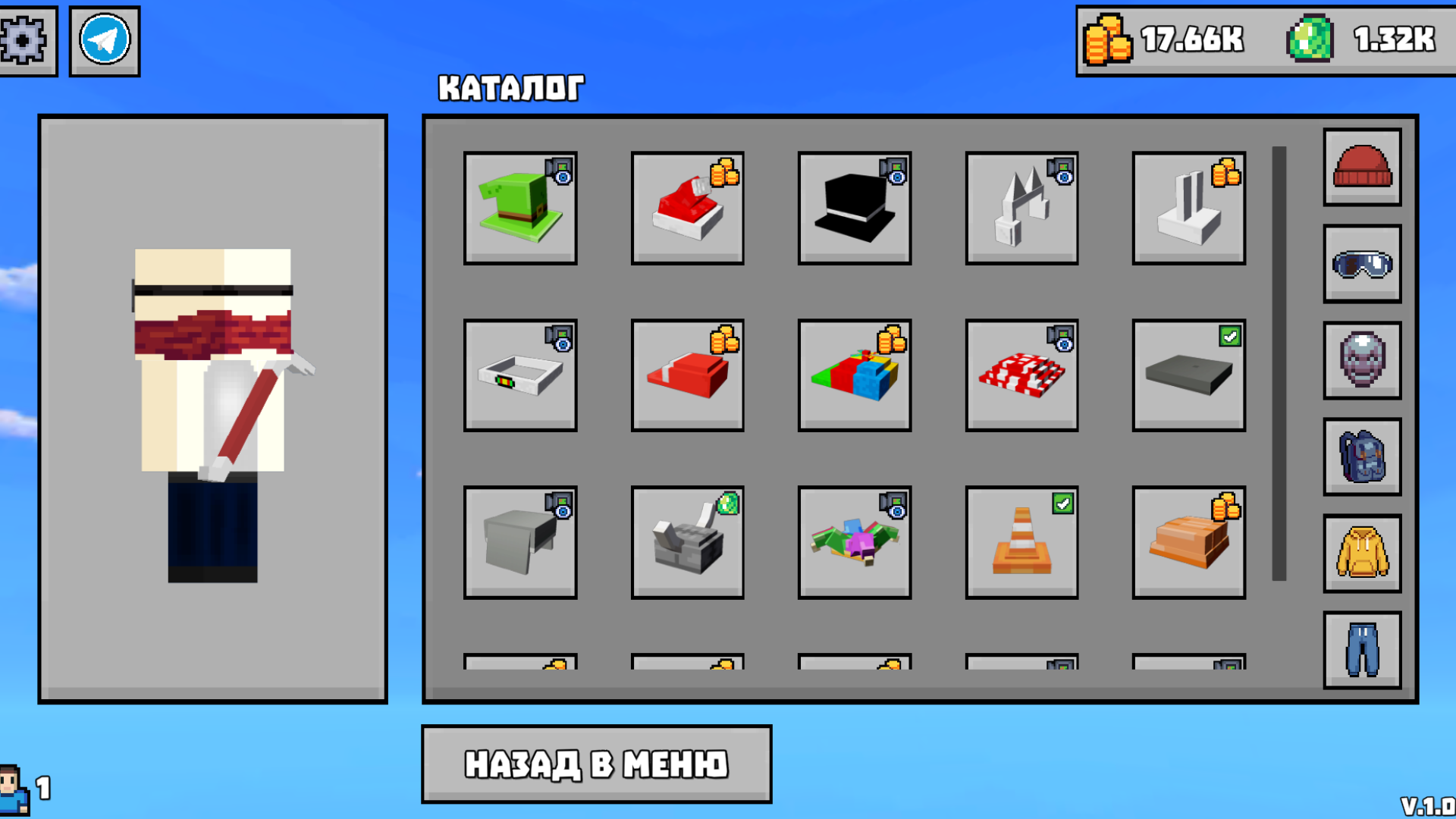Select the red beanie hats category
Image resolution: width=1456 pixels, height=819 pixels.
1361,168
